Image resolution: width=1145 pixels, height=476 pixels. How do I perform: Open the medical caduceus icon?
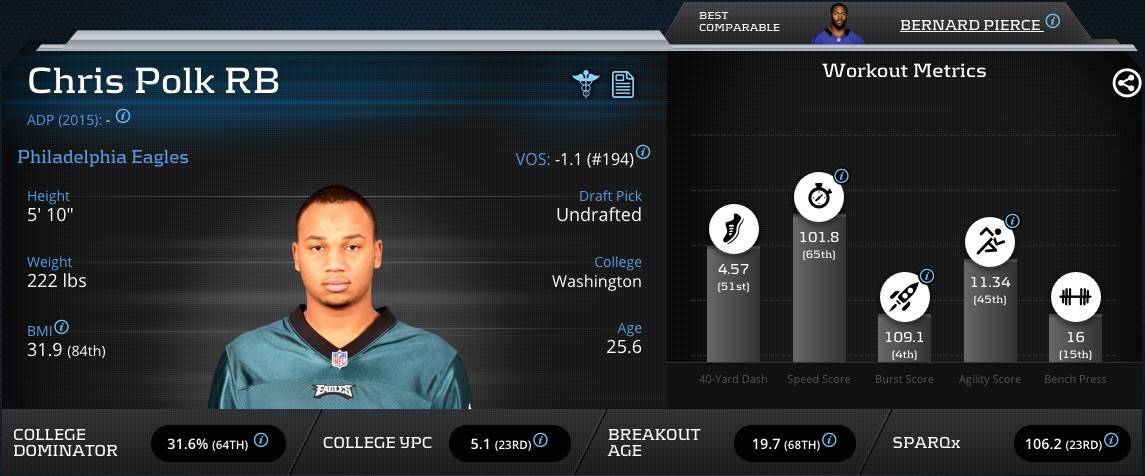(x=585, y=84)
